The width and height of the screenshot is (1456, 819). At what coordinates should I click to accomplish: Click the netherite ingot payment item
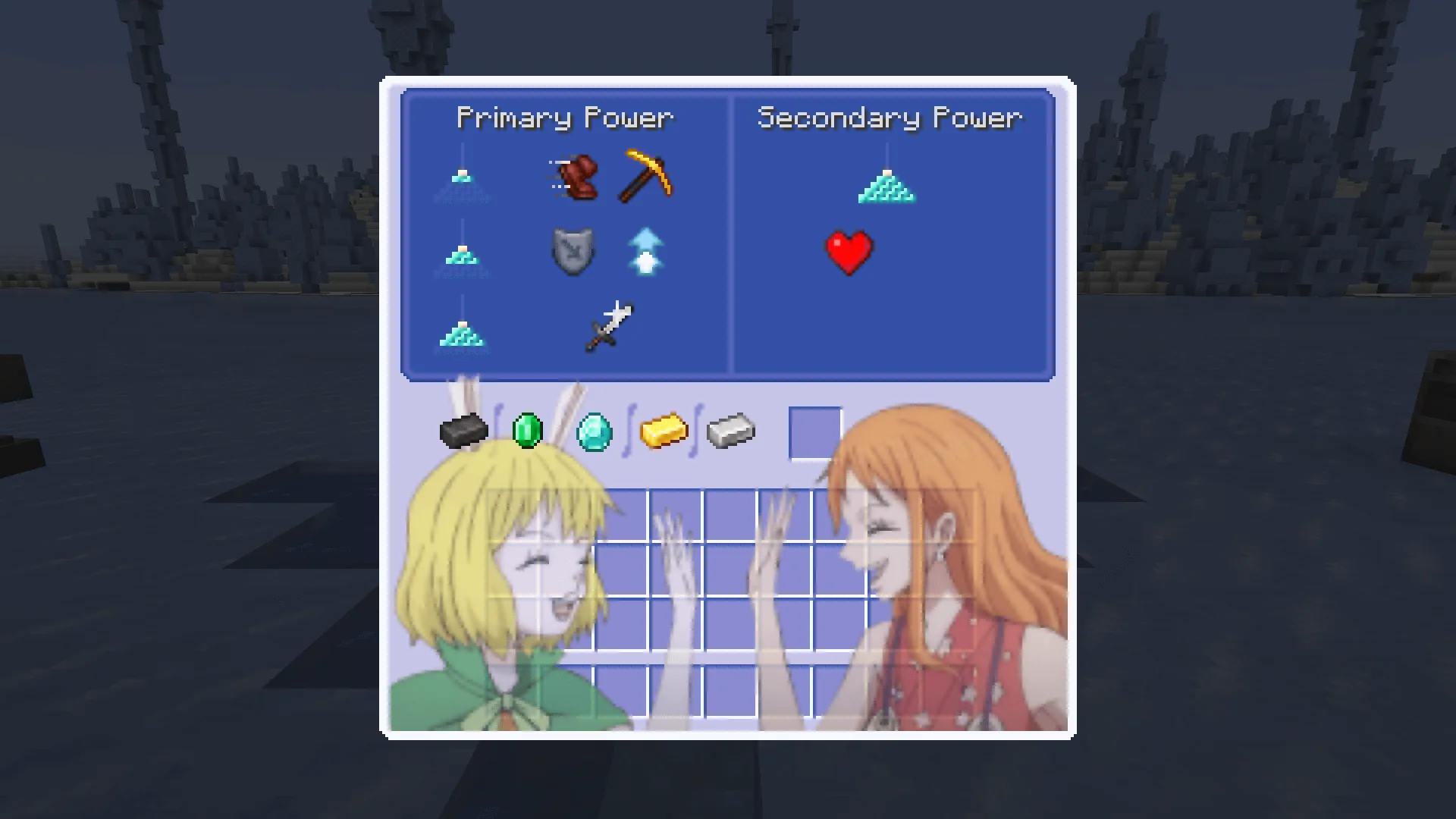click(463, 431)
